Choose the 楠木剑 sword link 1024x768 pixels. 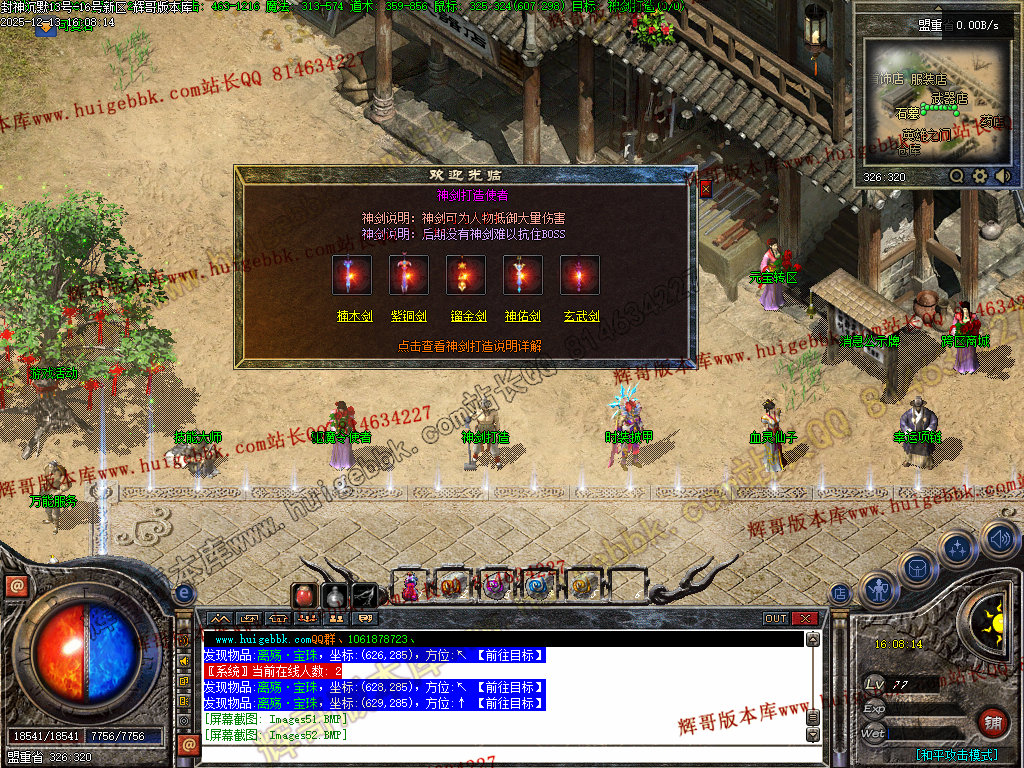tap(353, 316)
